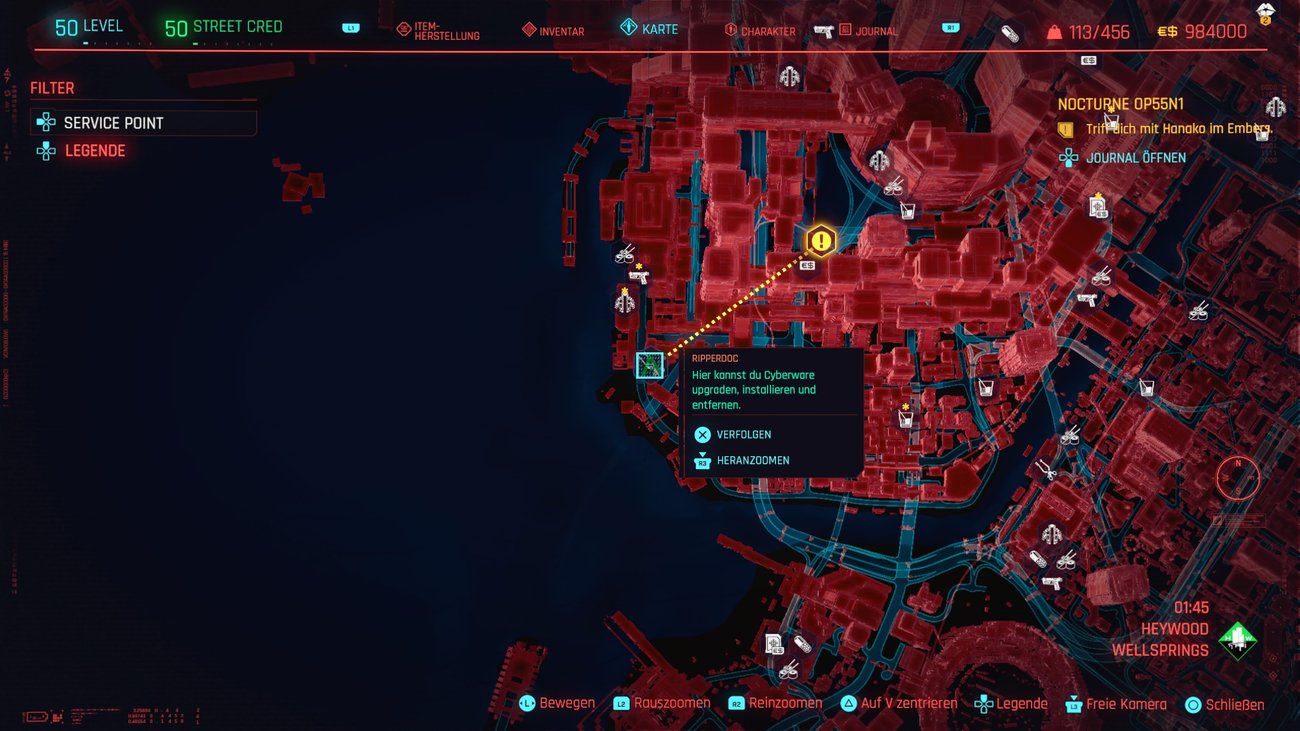Select the Nocturne OP55N1 quest tracker
Image resolution: width=1300 pixels, height=731 pixels.
point(1121,104)
